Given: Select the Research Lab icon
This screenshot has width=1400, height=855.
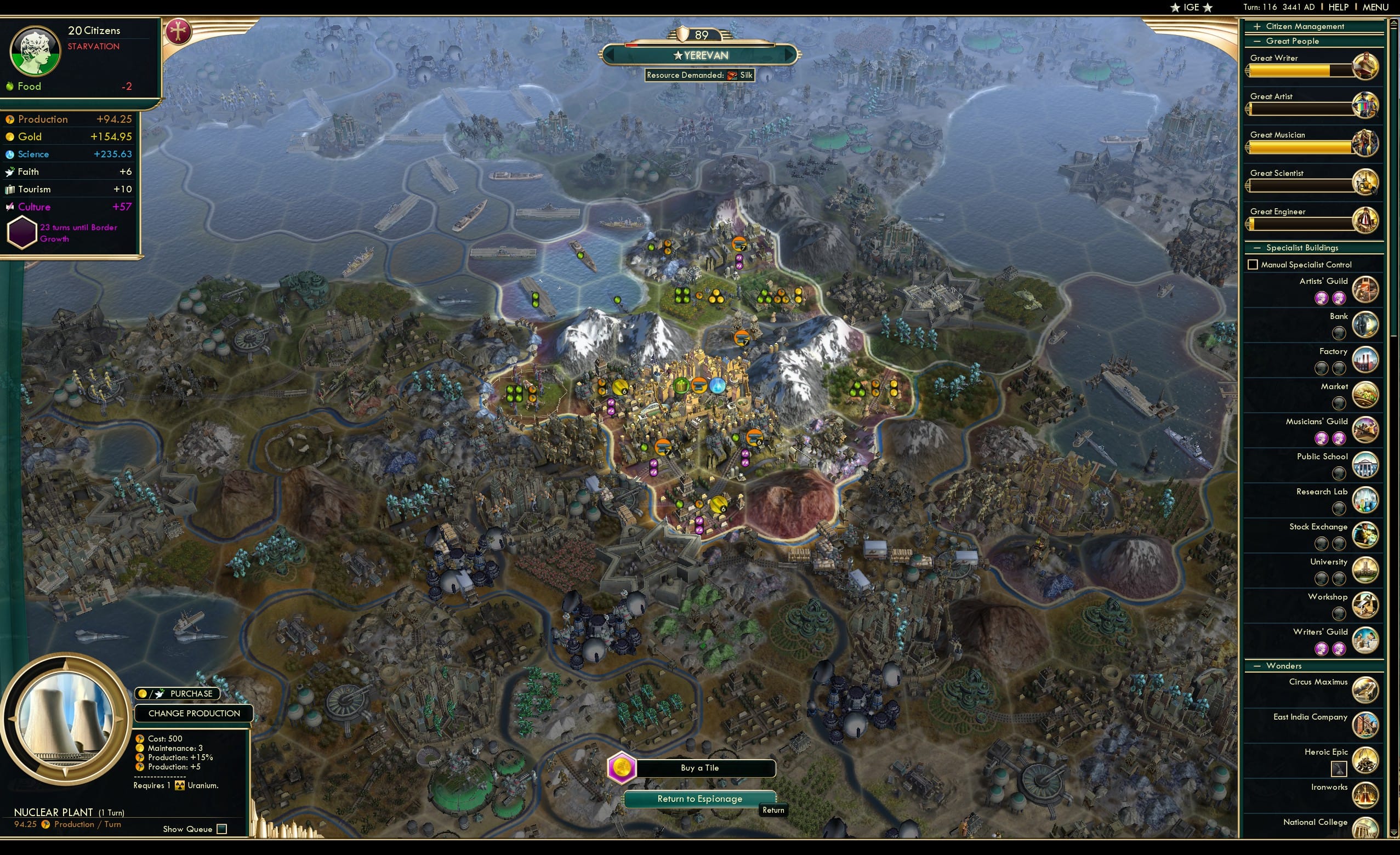Looking at the screenshot, I should click(1366, 500).
